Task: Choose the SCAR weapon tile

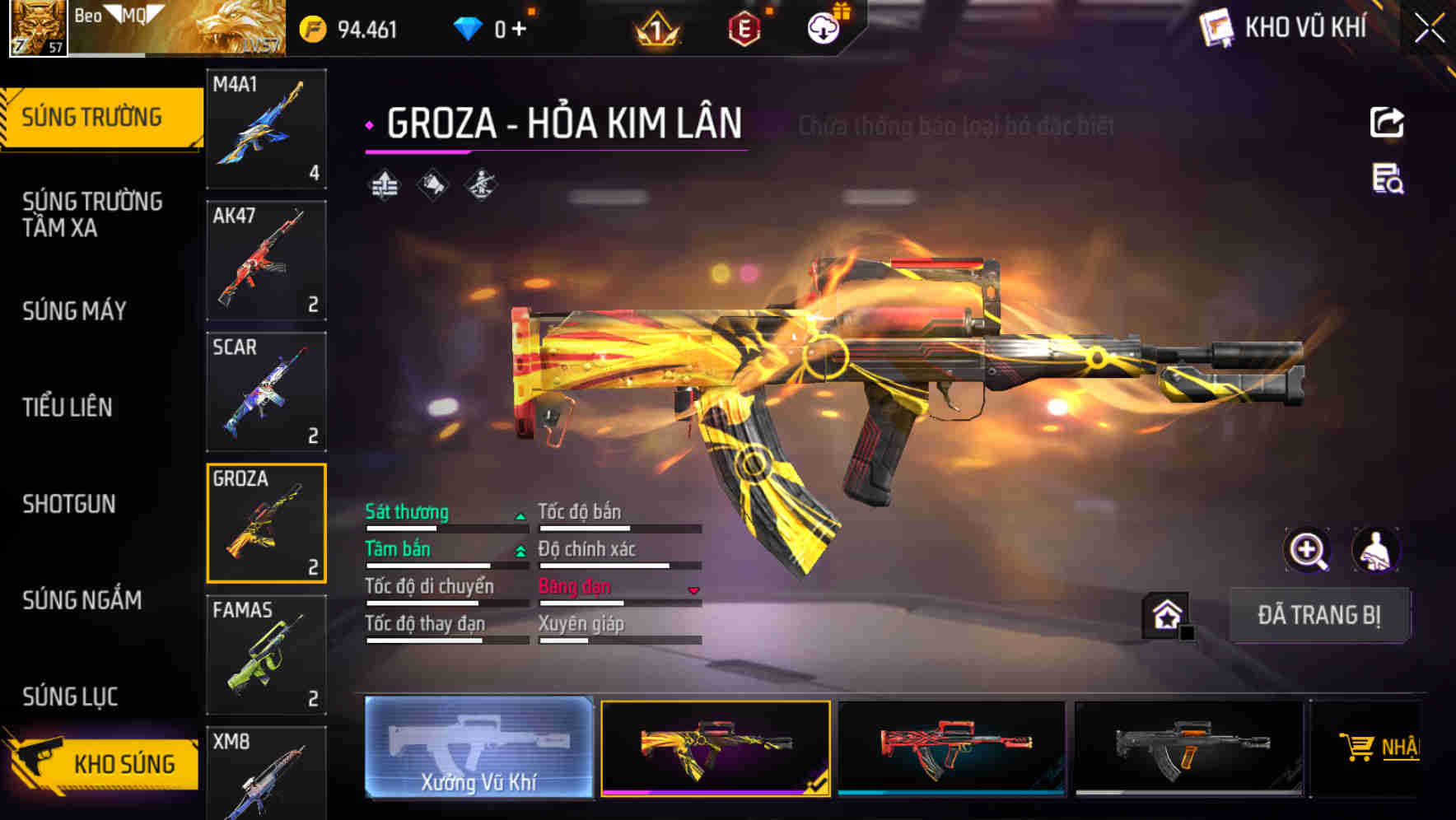Action: click(266, 392)
